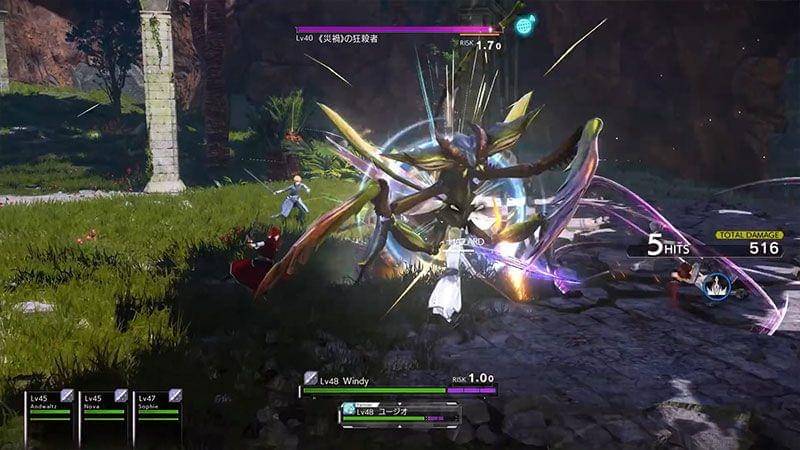Click the sword weapon icon beside Windy
This screenshot has width=800, height=450.
click(x=311, y=379)
